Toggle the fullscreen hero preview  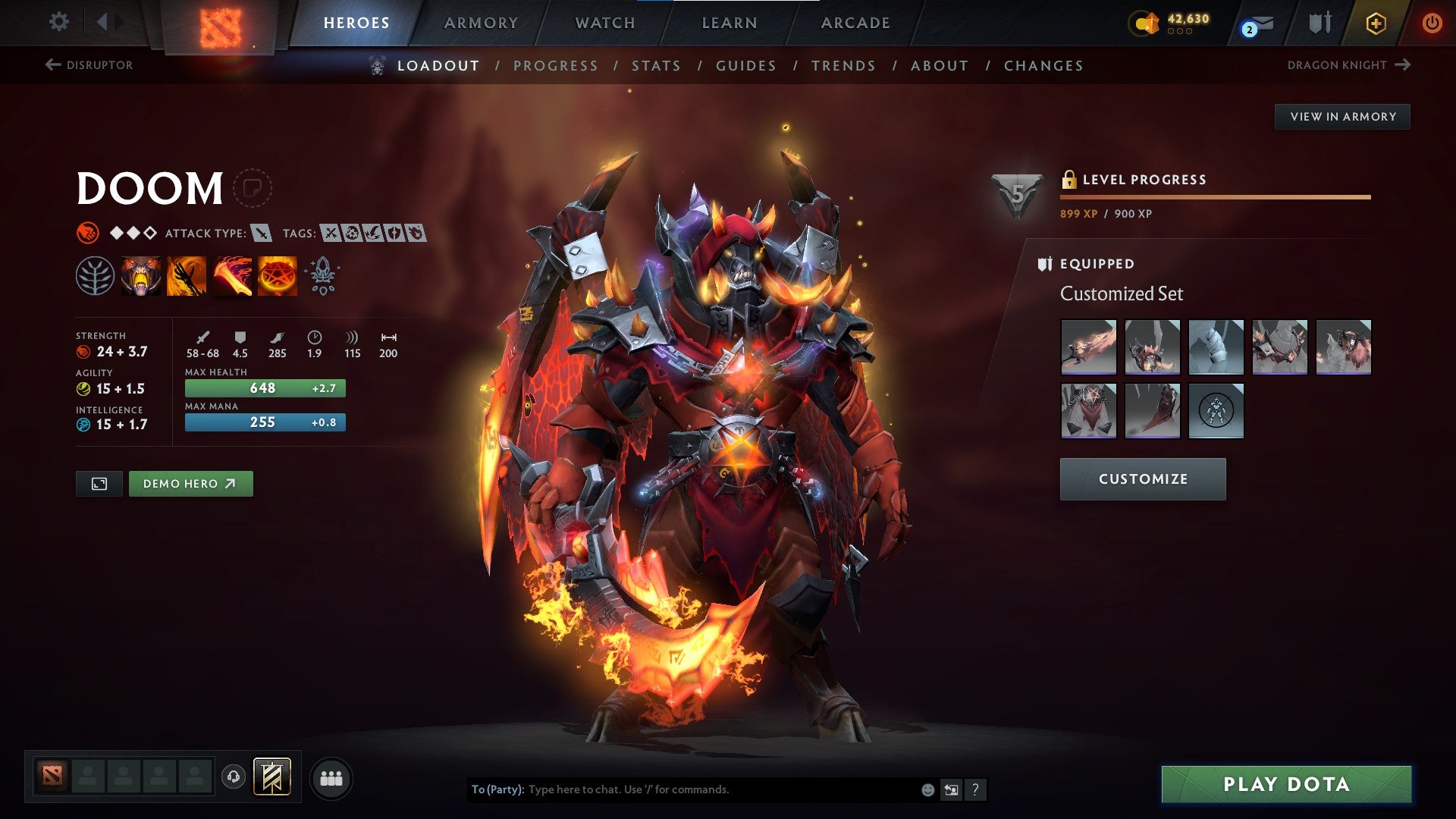pyautogui.click(x=99, y=483)
